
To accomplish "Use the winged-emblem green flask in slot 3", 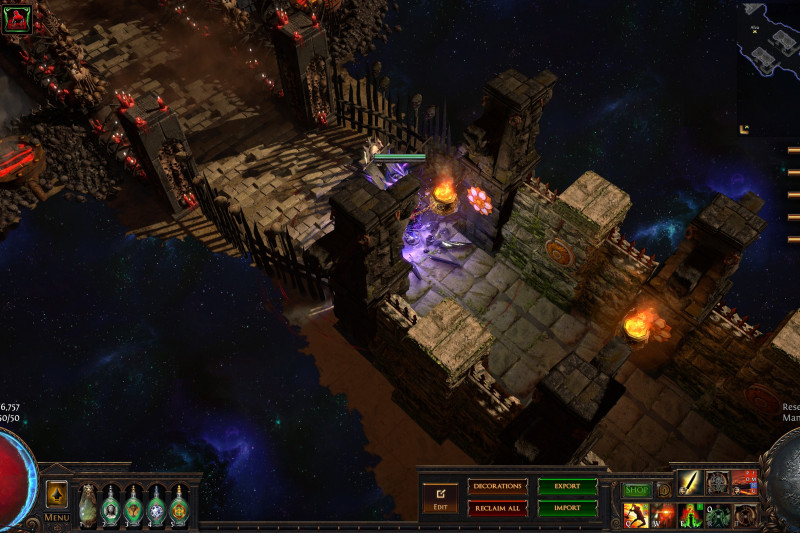I will (x=134, y=506).
